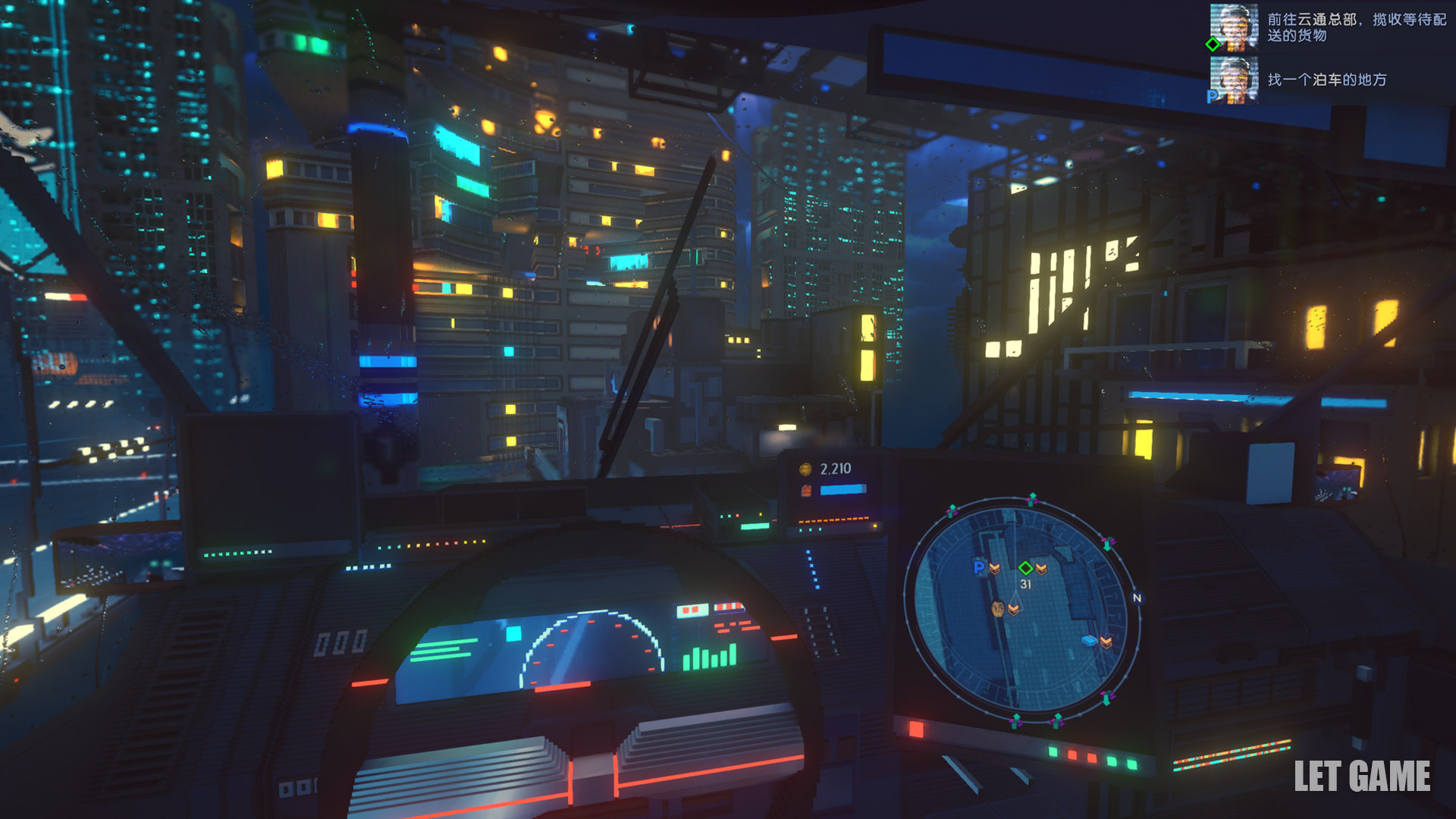This screenshot has height=819, width=1456.
Task: Click the green diamond objective marker on minimap
Action: point(1025,567)
